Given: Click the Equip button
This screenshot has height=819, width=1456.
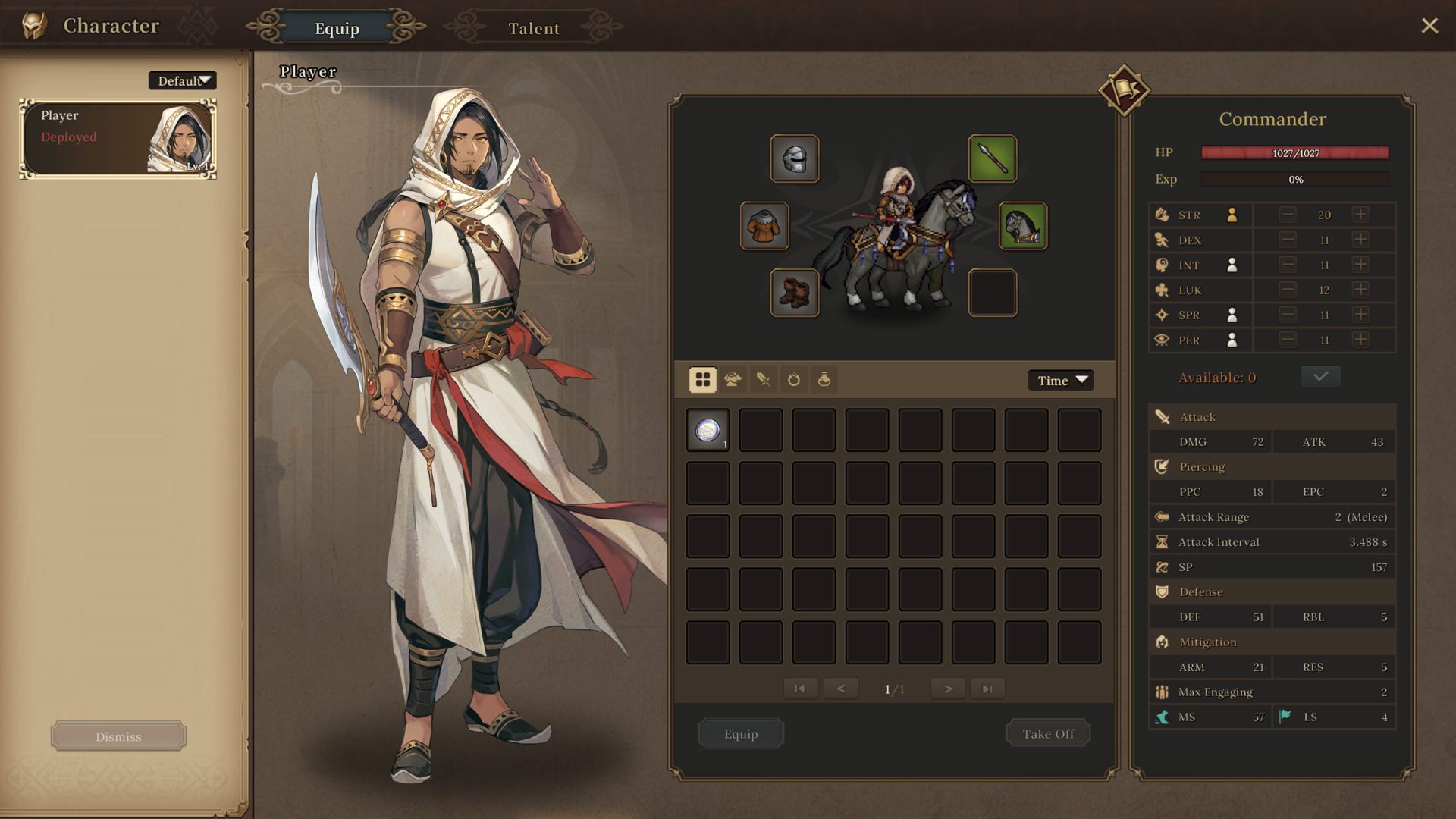Looking at the screenshot, I should pos(740,733).
